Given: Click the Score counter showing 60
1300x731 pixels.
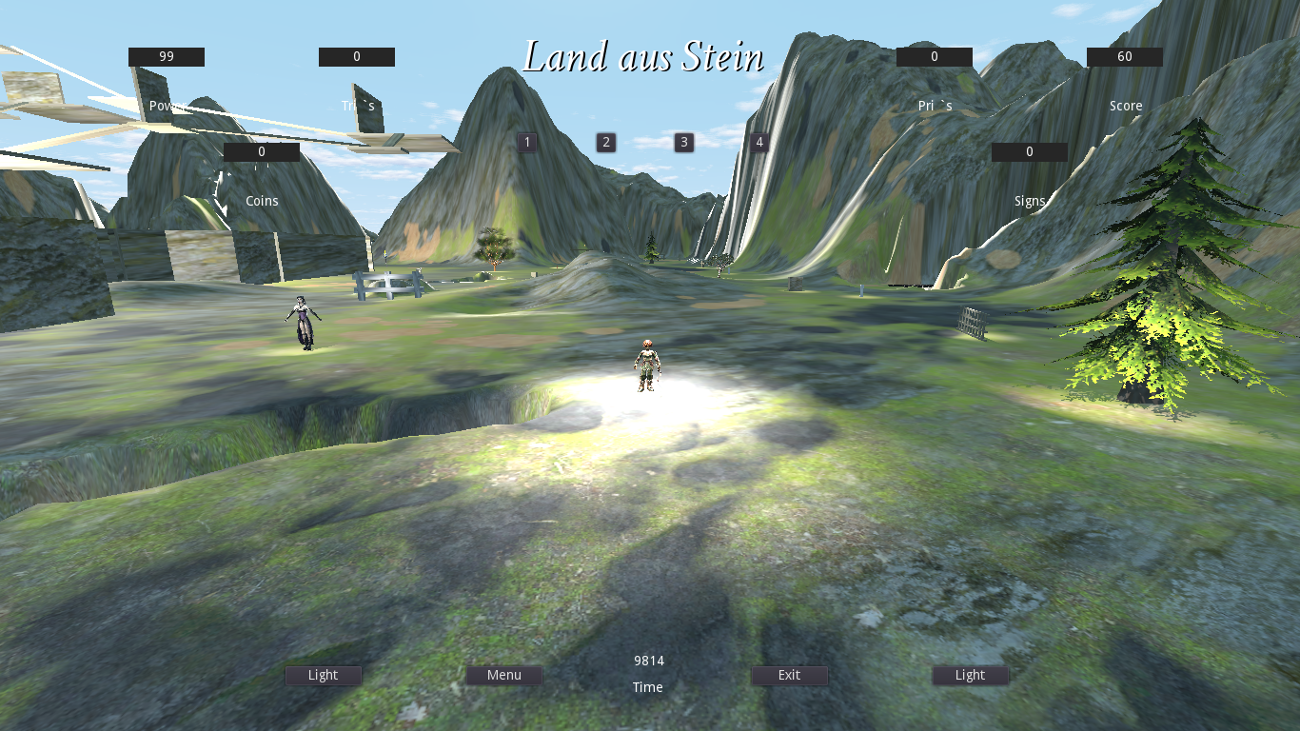Looking at the screenshot, I should (1124, 56).
